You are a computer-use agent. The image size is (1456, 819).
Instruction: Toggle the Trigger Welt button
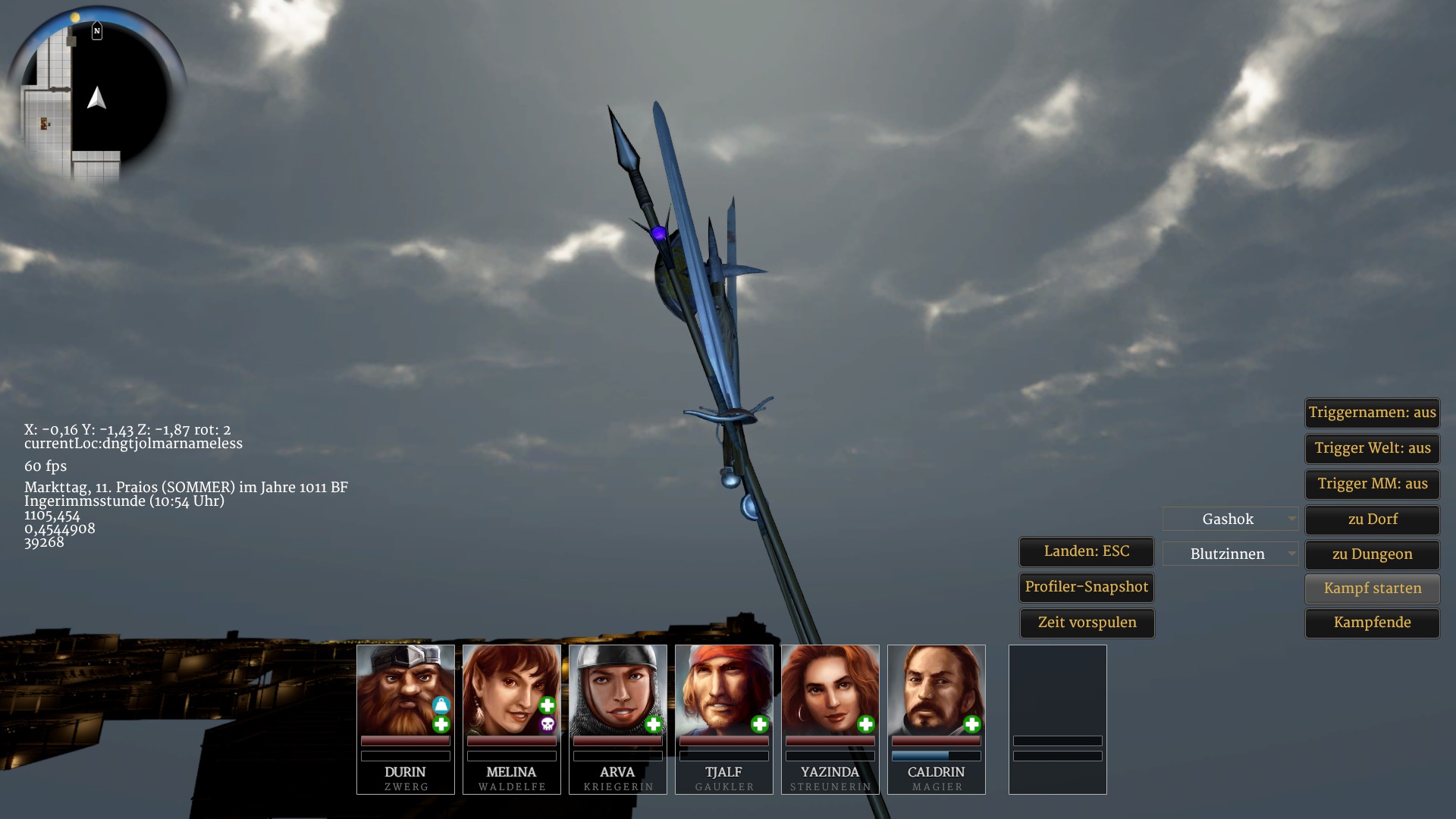pyautogui.click(x=1372, y=448)
